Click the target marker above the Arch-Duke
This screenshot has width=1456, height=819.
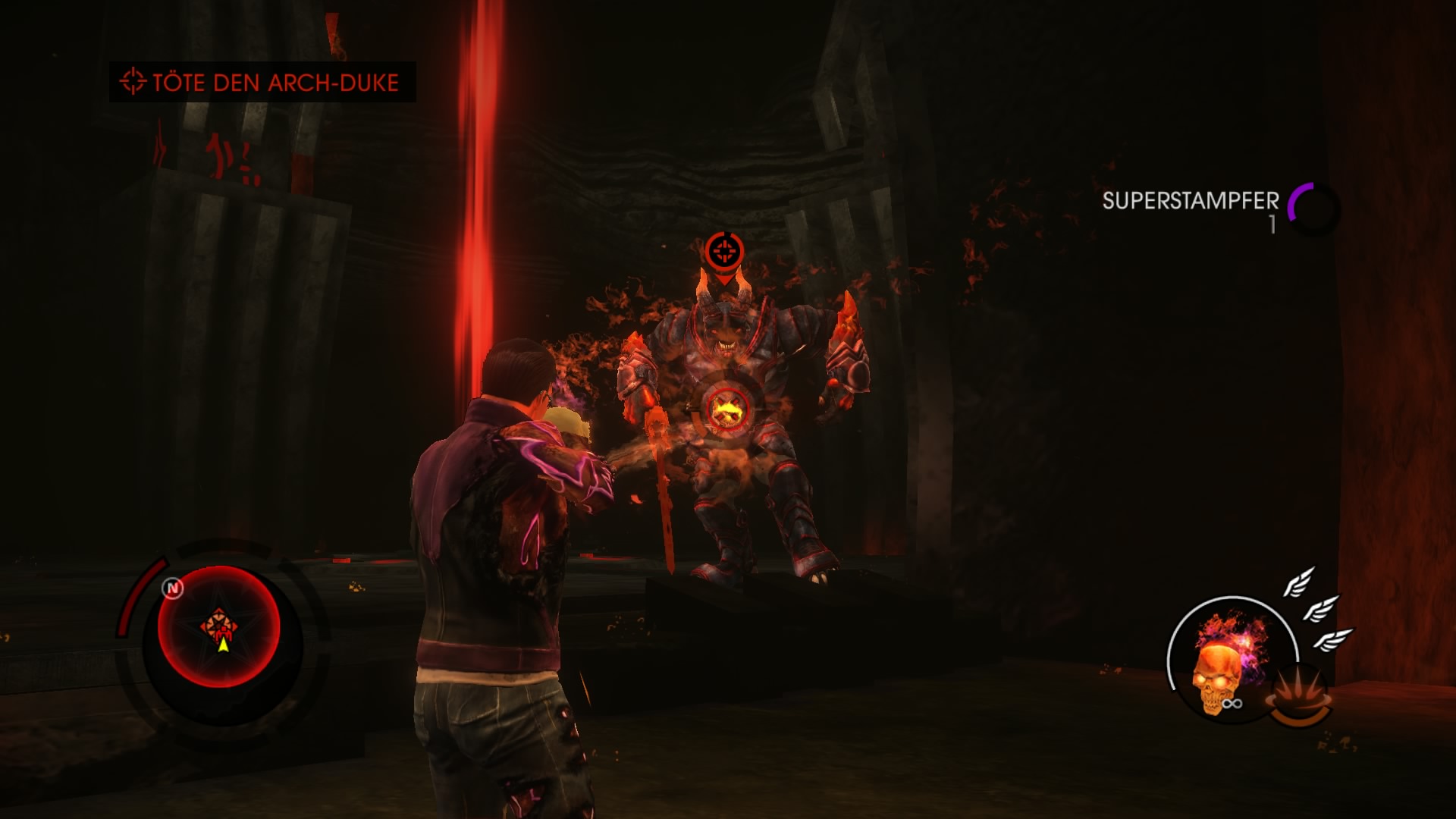[x=724, y=251]
